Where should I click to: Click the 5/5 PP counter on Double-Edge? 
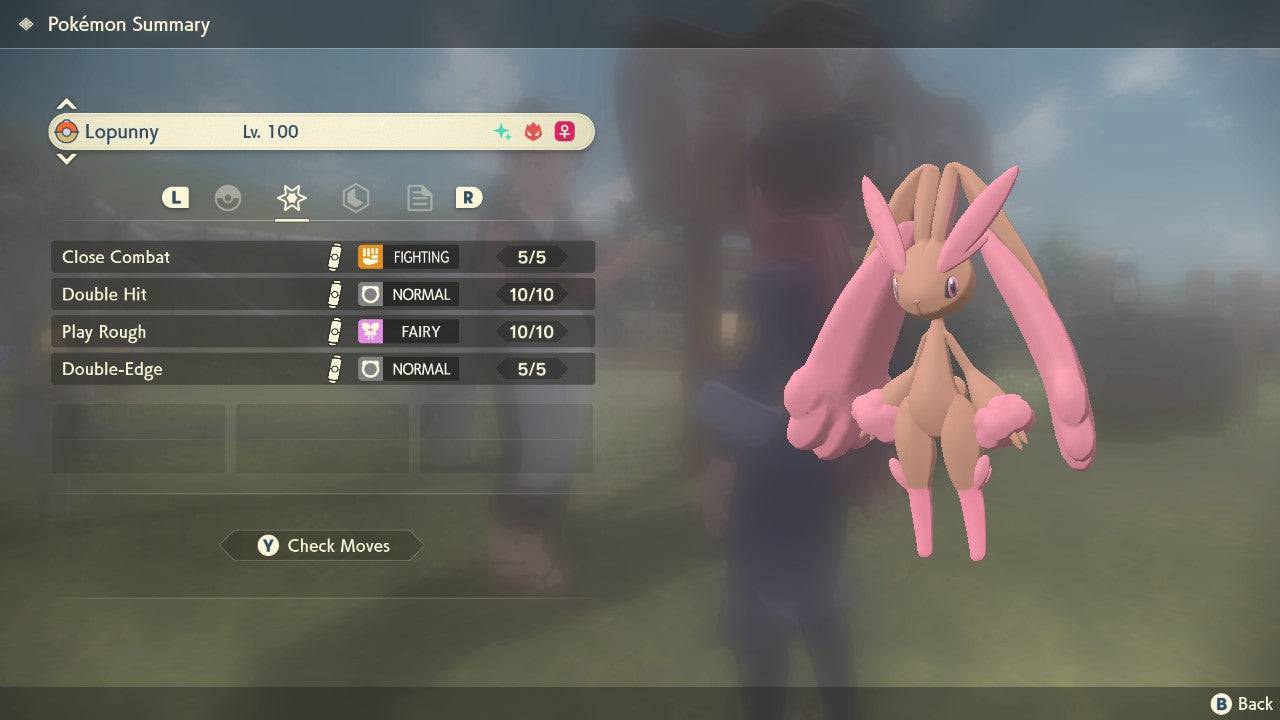[535, 368]
